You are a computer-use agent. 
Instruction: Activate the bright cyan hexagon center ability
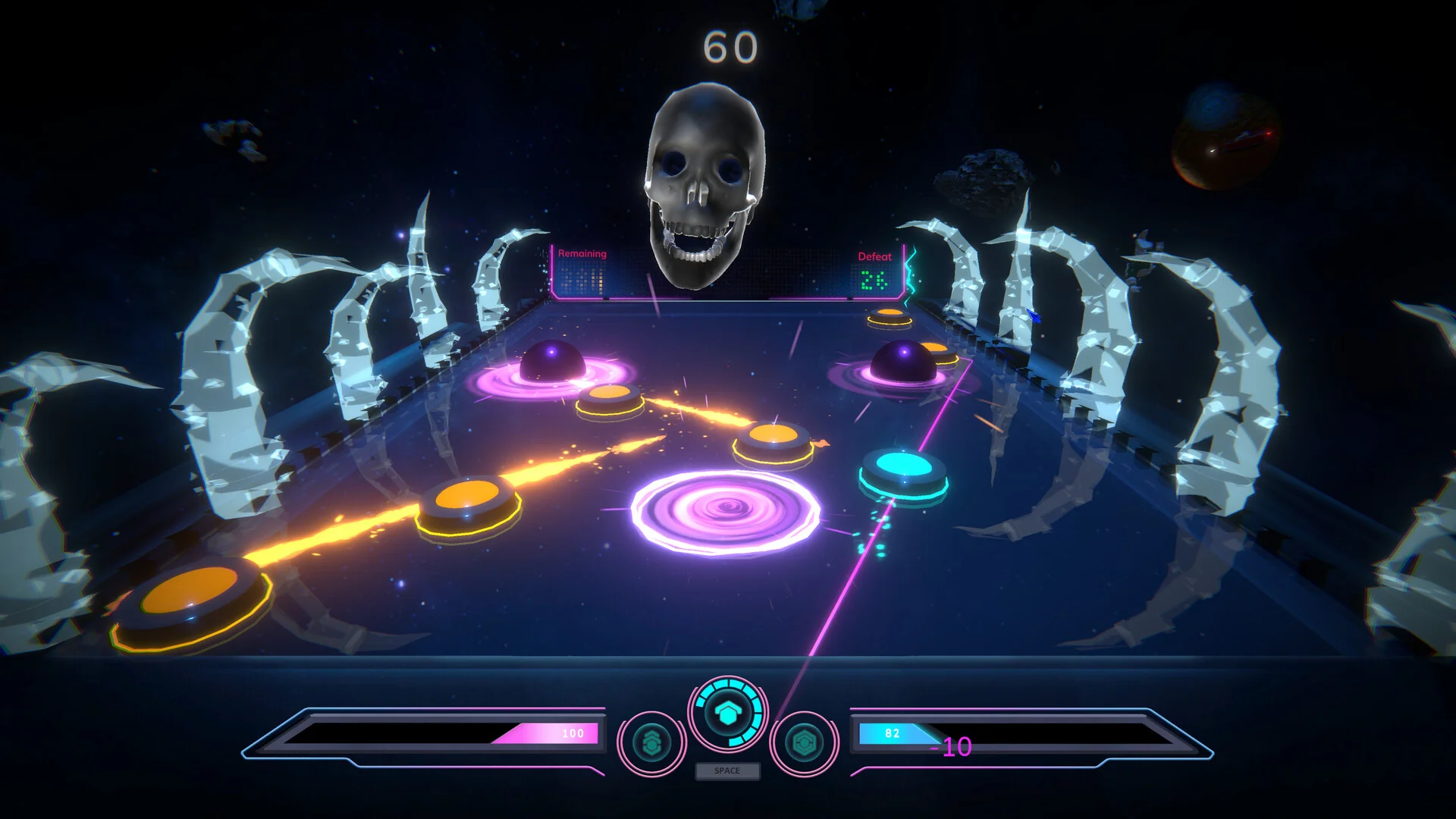click(x=728, y=714)
